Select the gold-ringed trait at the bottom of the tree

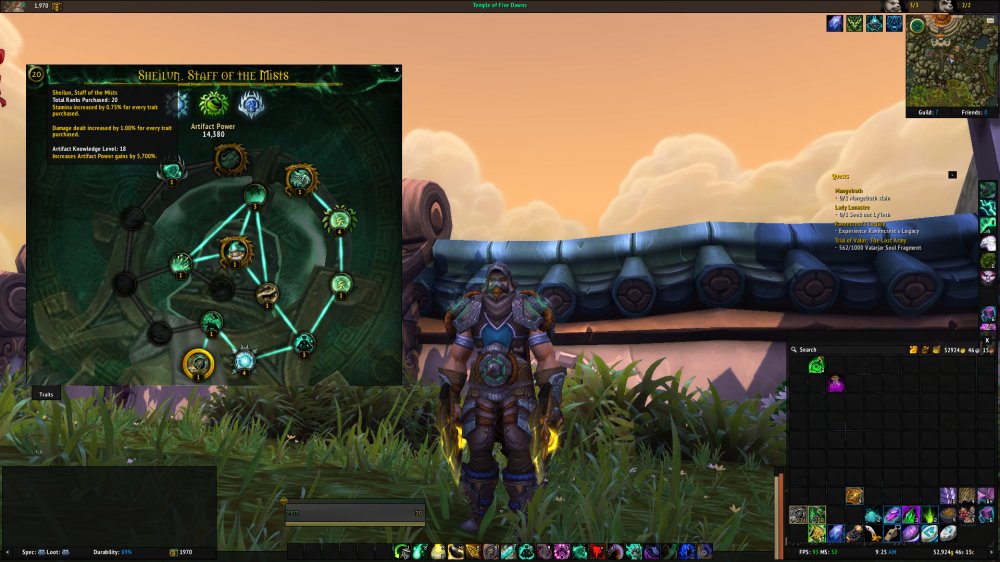199,364
